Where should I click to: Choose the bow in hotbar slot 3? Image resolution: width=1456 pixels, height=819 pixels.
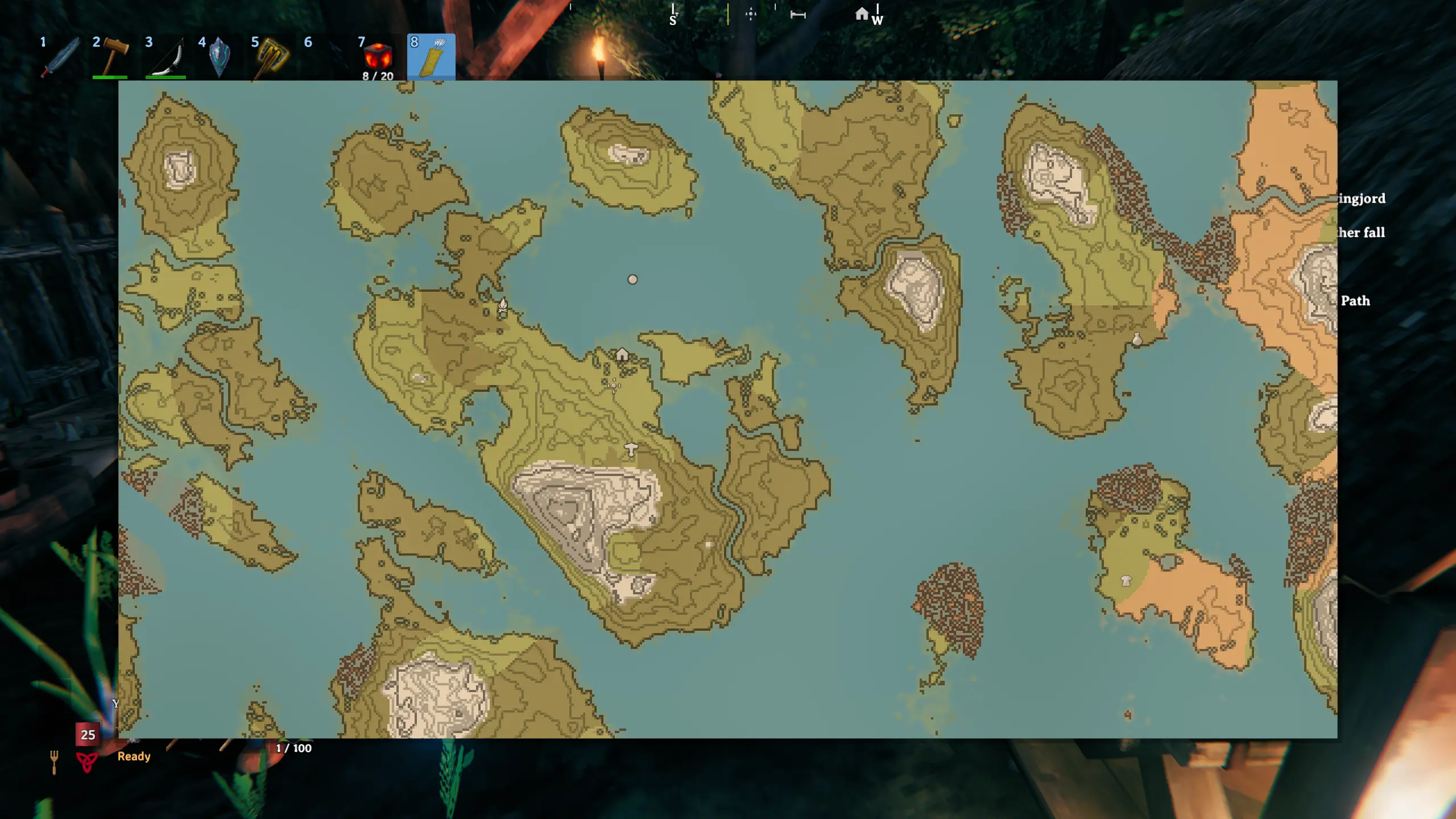[x=166, y=57]
